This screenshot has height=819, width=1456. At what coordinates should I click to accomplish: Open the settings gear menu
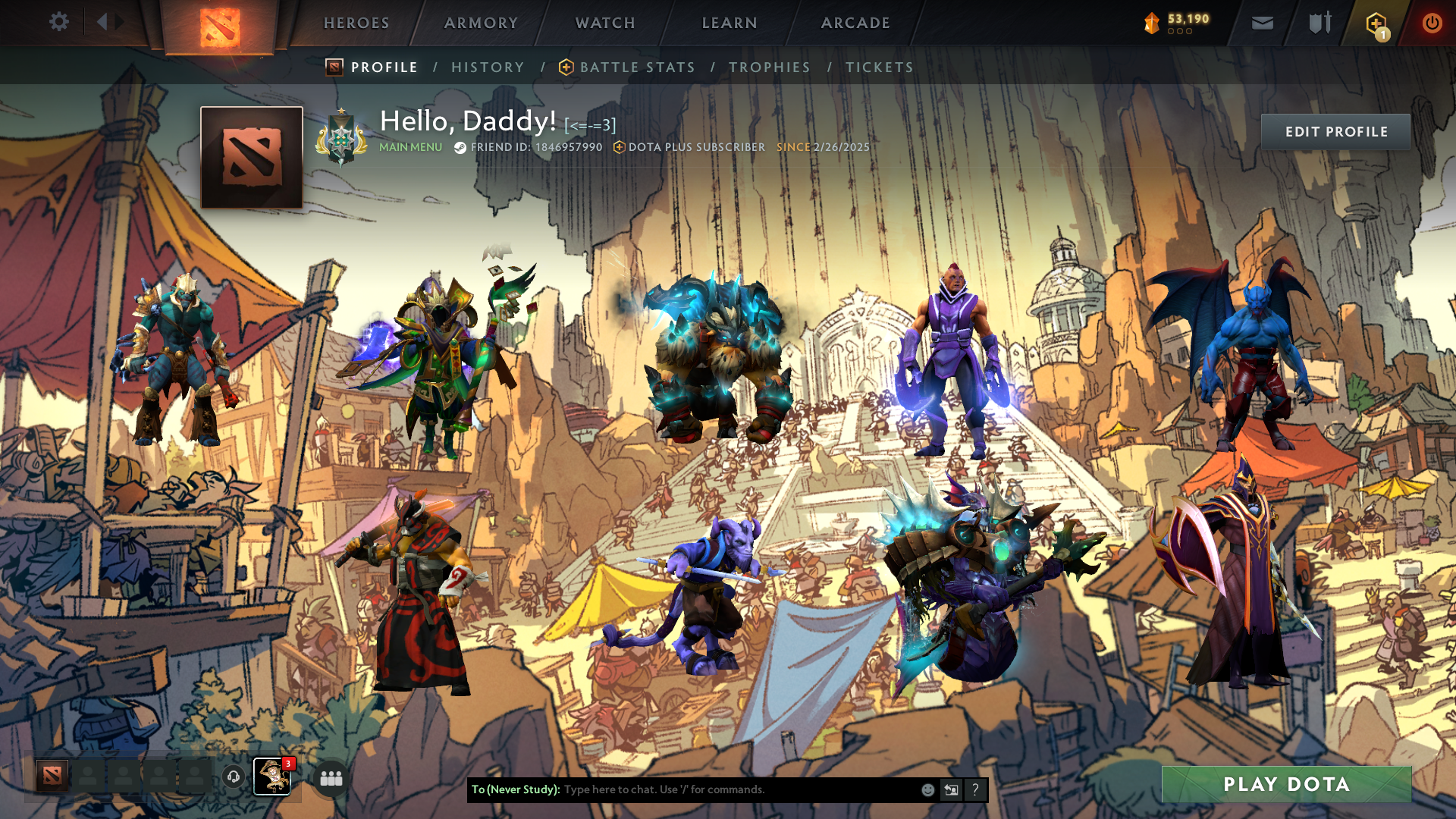(58, 22)
